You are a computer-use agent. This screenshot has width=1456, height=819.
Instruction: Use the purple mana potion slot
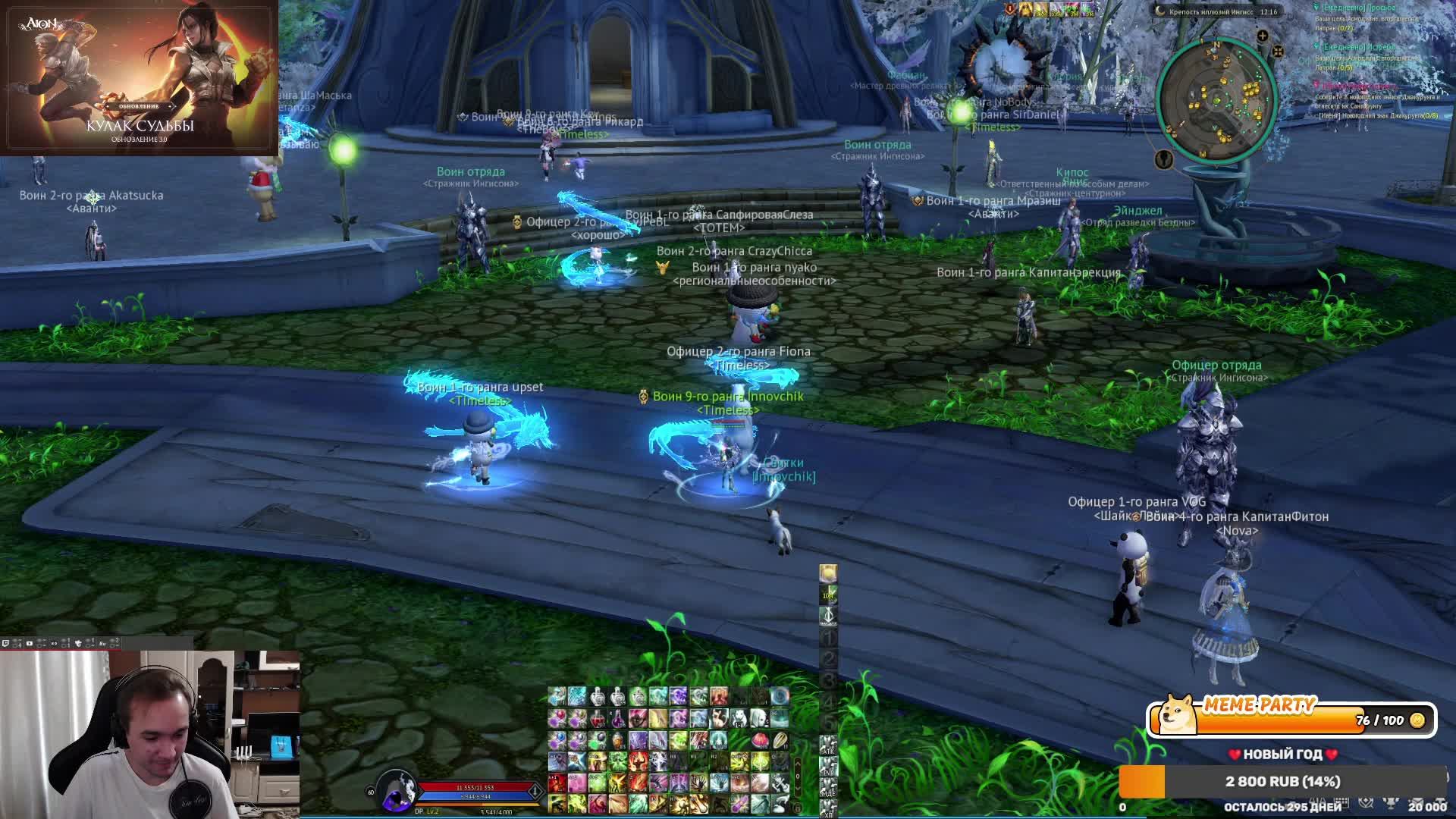coord(618,718)
